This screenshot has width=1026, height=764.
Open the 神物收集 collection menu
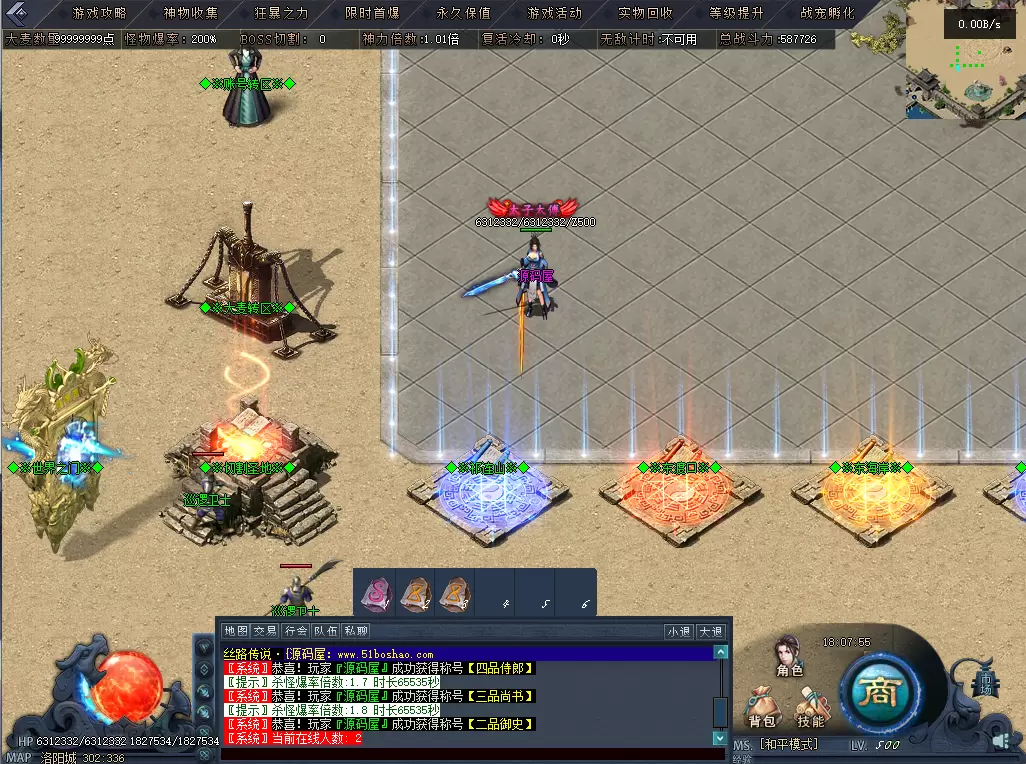pos(190,13)
